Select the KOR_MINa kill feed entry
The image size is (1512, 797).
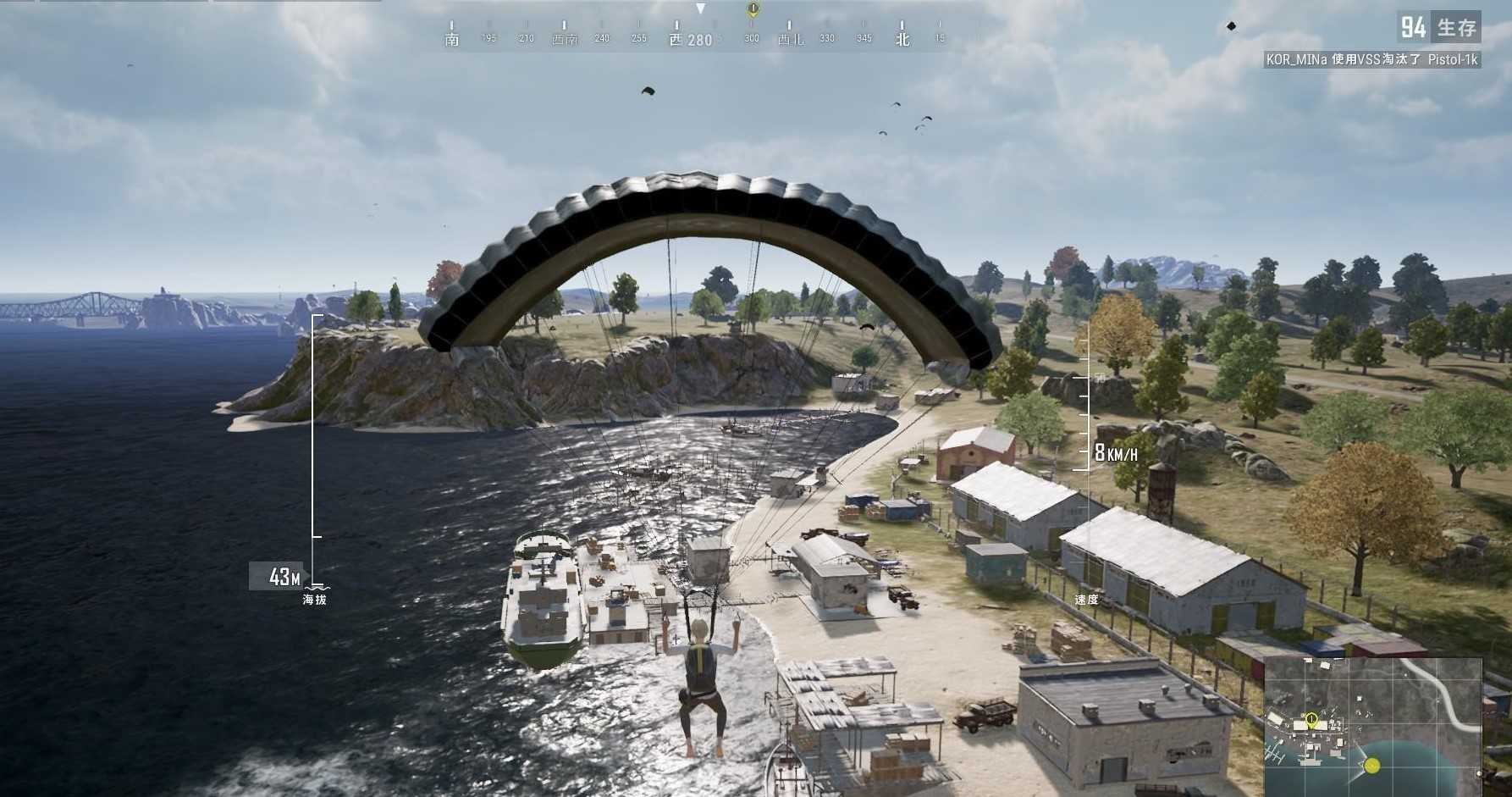click(x=1371, y=59)
